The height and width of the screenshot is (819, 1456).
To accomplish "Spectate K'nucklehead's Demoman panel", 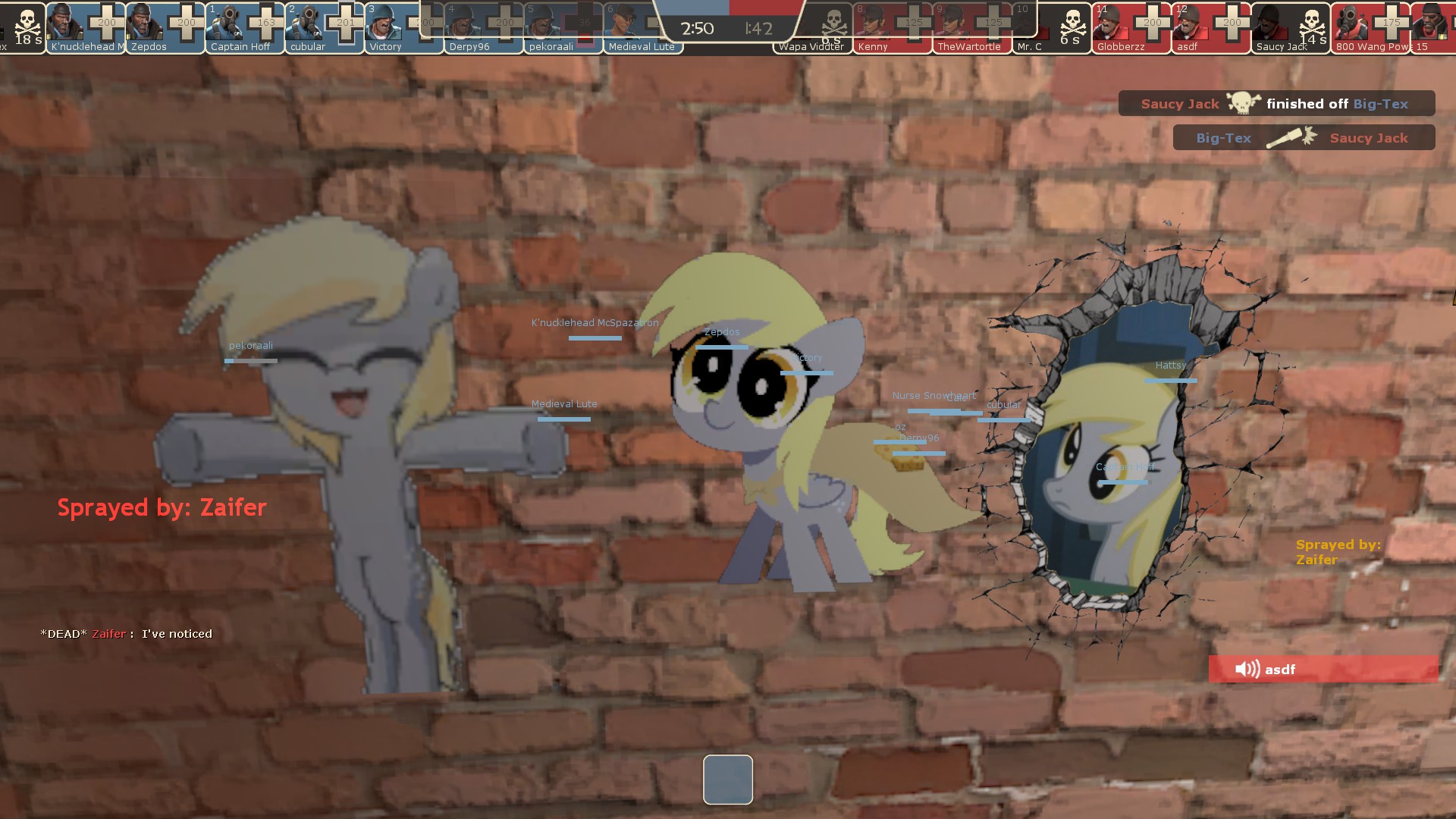I will (x=86, y=27).
